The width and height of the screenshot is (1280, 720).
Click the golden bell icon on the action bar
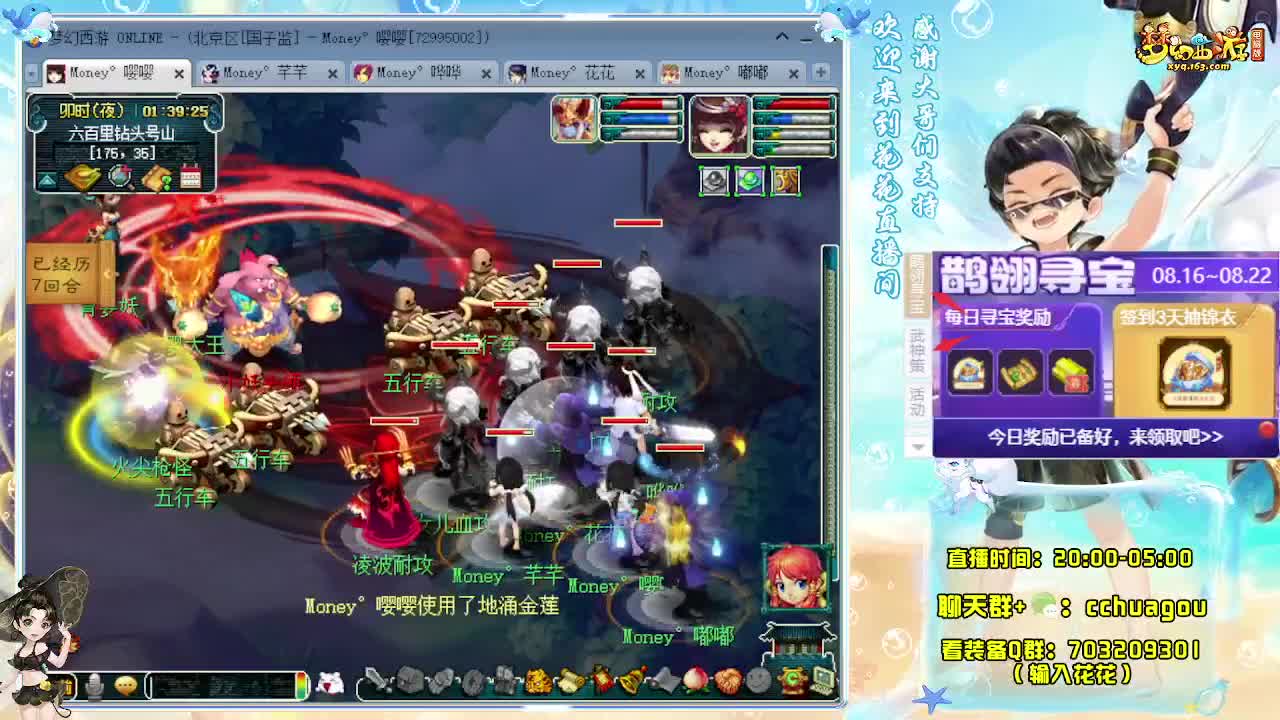pyautogui.click(x=631, y=680)
